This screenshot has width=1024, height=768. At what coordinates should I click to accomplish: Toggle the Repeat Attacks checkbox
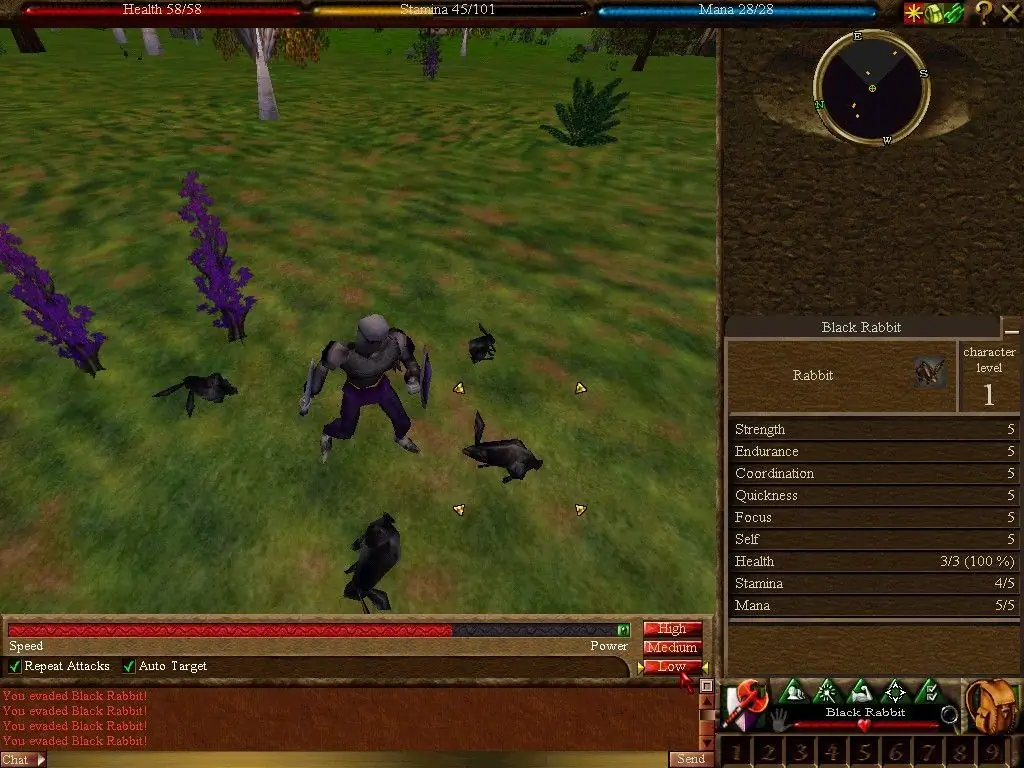pyautogui.click(x=15, y=666)
